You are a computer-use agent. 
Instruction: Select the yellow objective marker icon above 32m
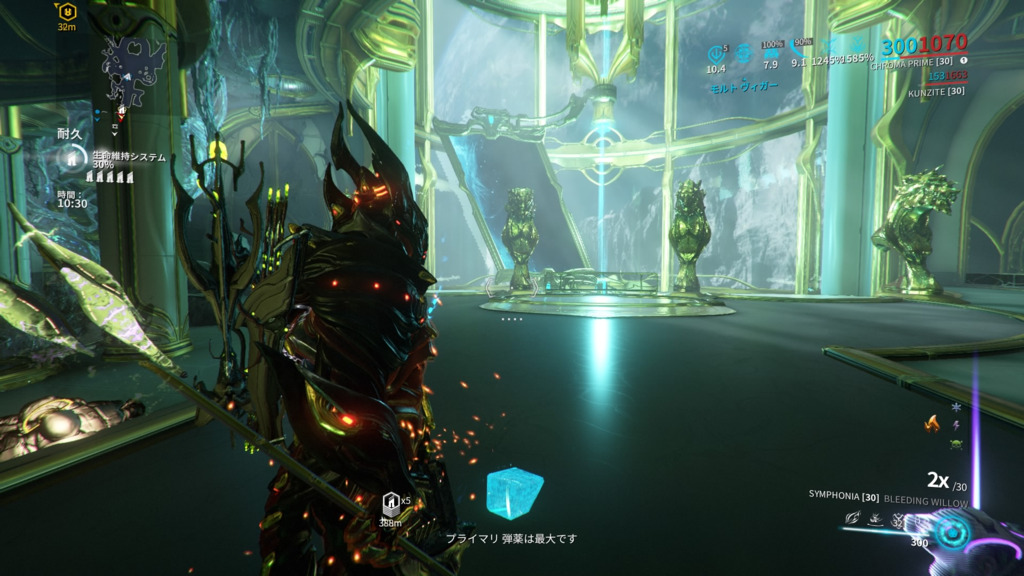click(67, 12)
